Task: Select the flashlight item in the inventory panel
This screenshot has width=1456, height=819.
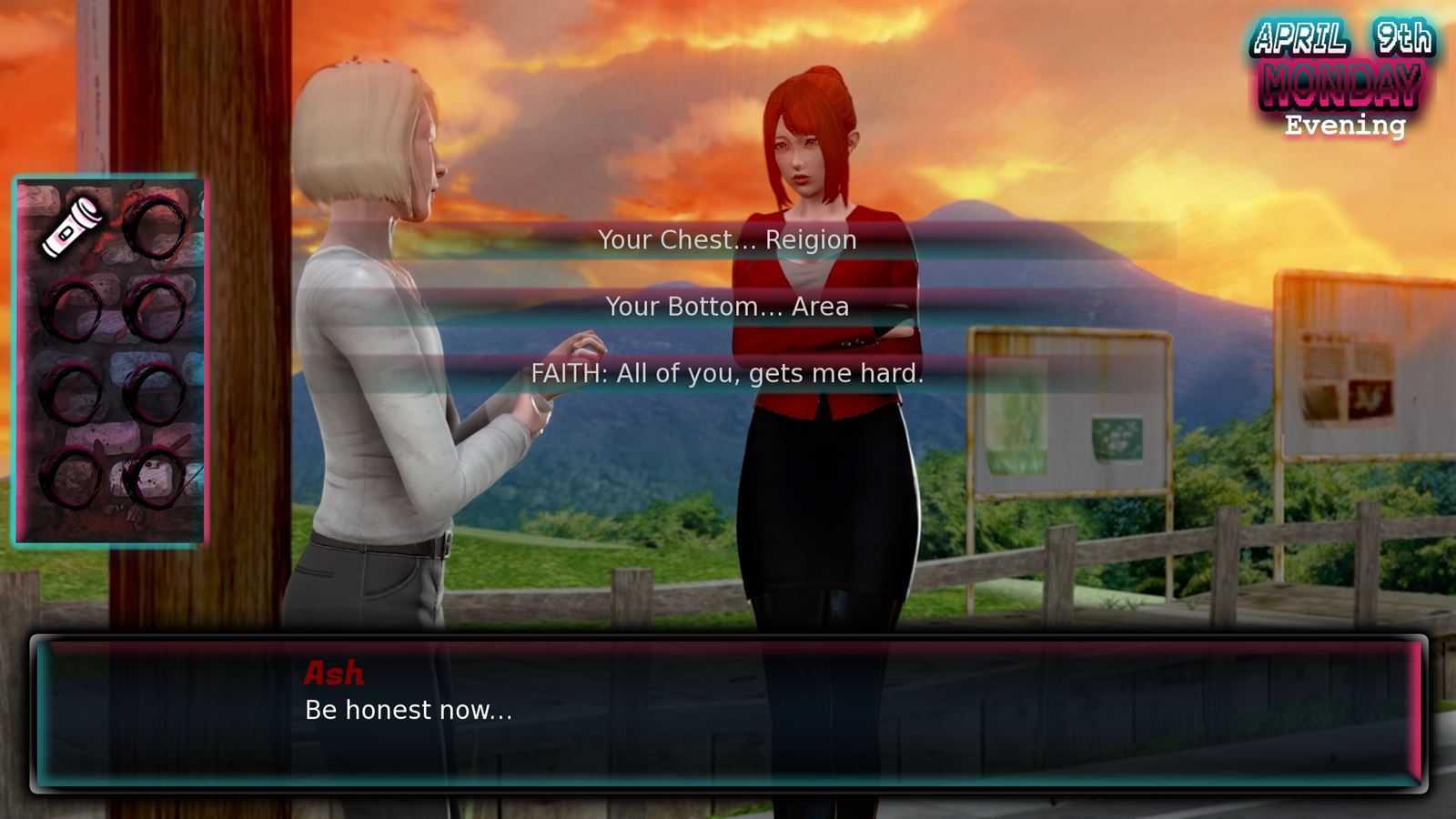Action: [73, 227]
